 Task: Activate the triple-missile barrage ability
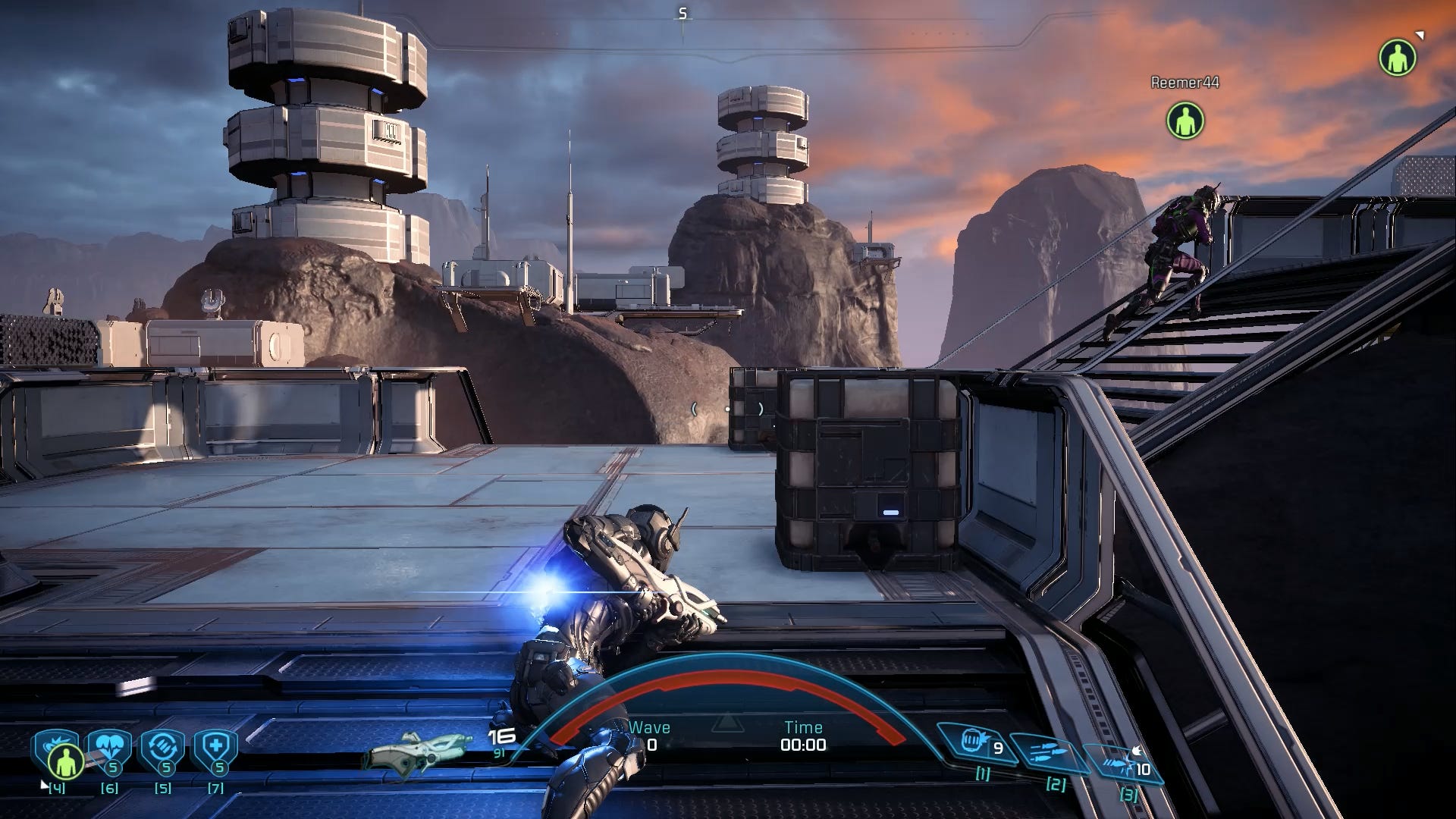1047,754
